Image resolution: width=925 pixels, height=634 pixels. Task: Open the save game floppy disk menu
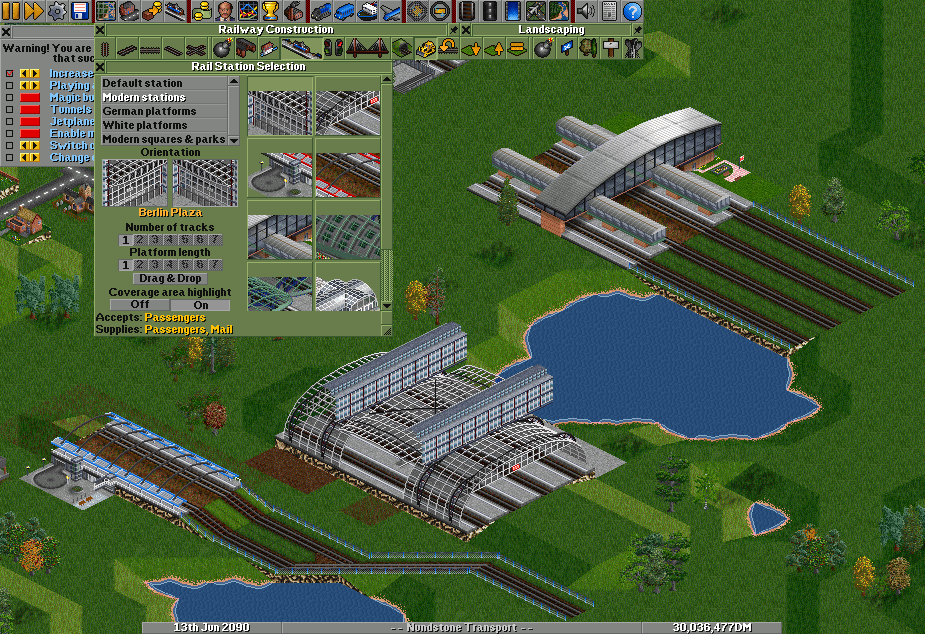(80, 11)
